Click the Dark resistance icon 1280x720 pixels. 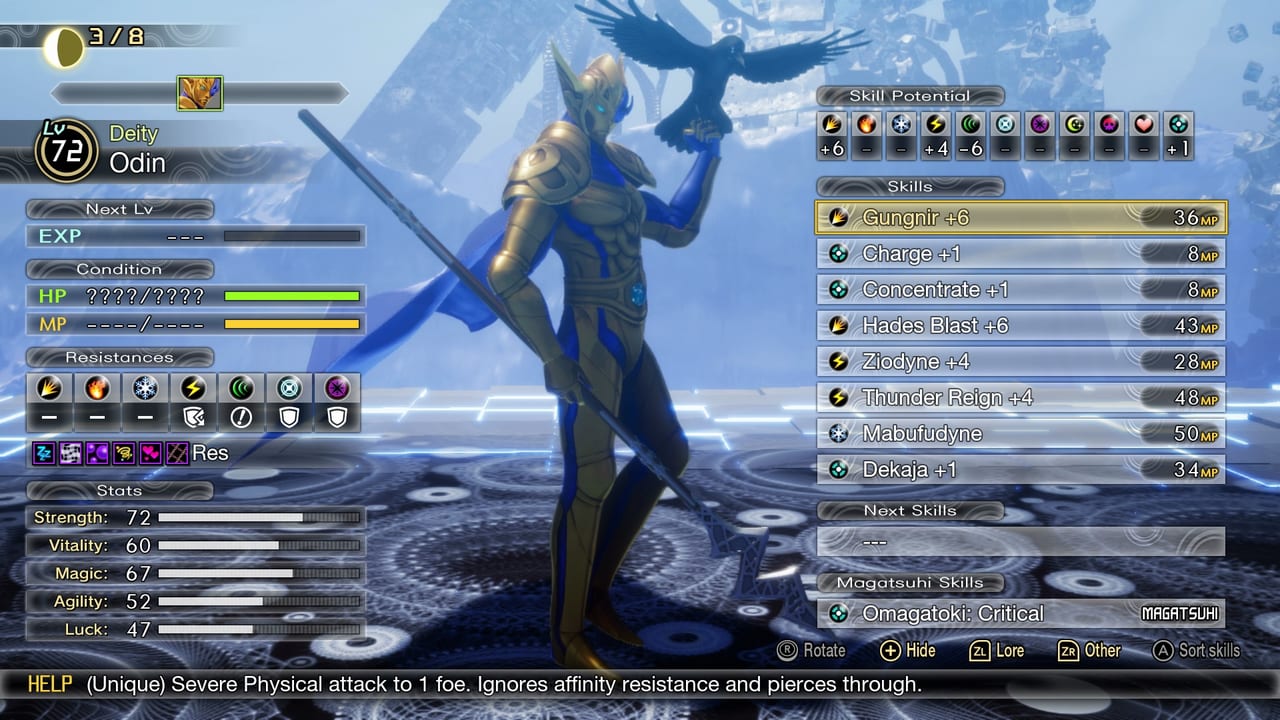tap(337, 388)
